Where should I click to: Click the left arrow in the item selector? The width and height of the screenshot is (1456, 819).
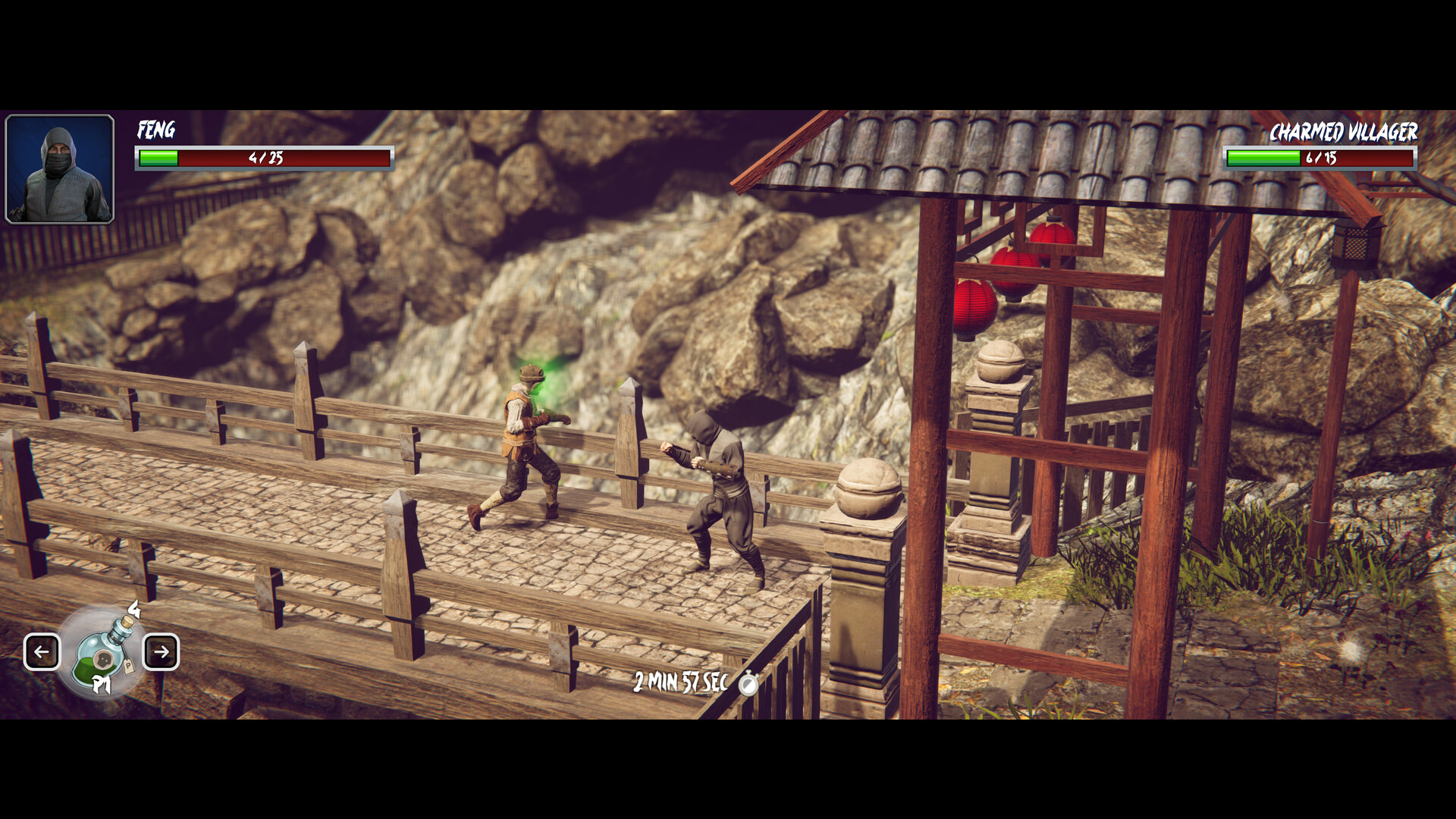tap(42, 651)
